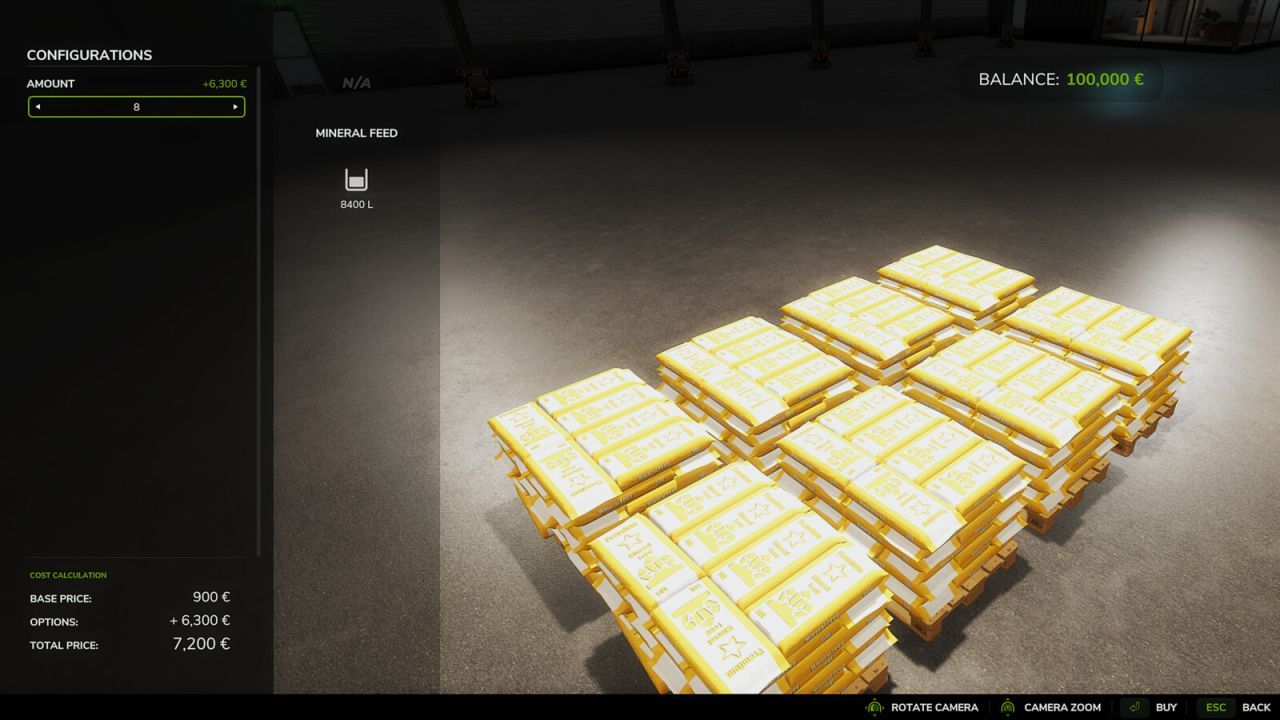The height and width of the screenshot is (720, 1280).
Task: Click the Mineral Feed title
Action: pos(356,132)
